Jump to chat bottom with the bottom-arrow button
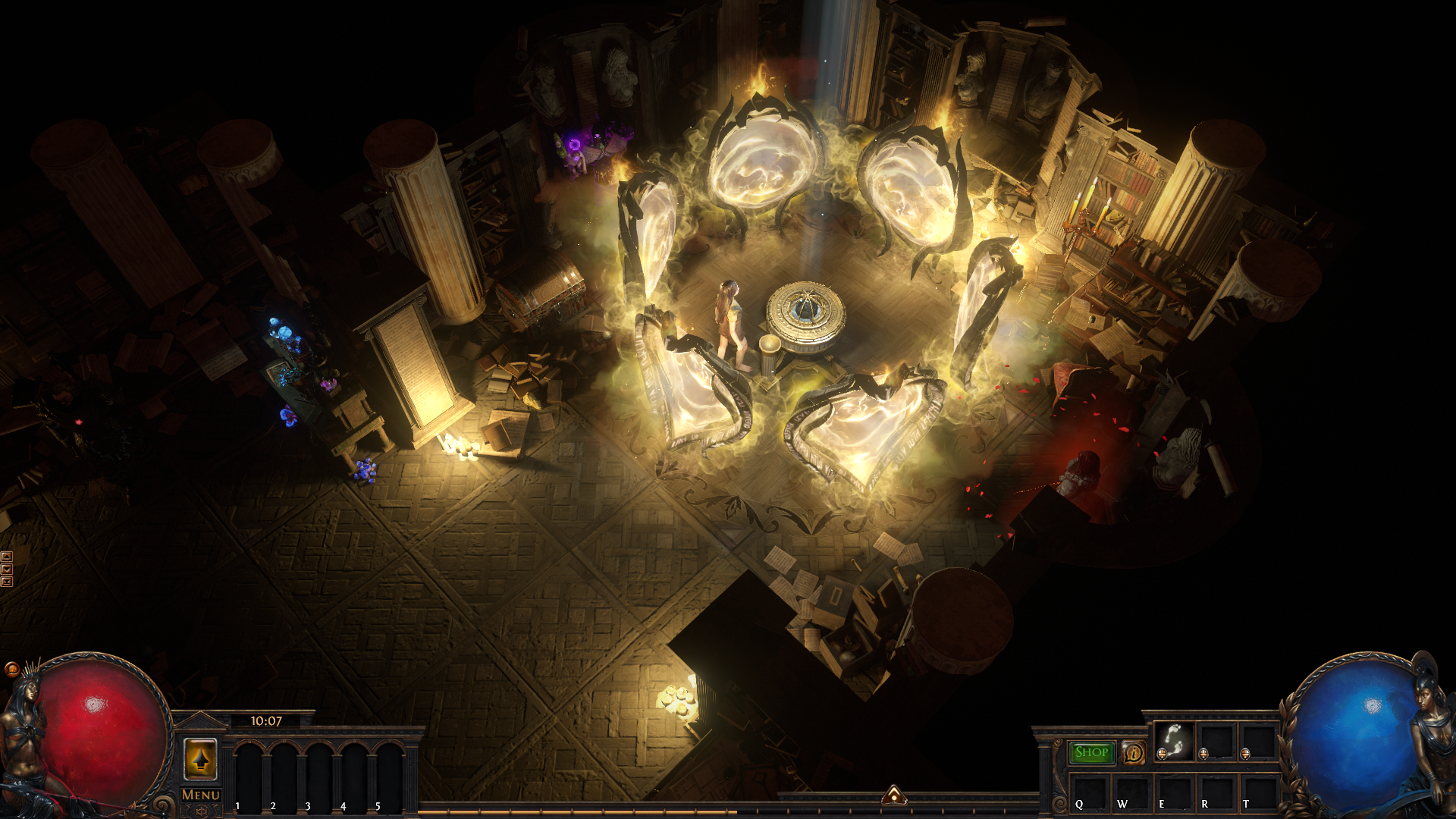The image size is (1456, 819). 7,582
